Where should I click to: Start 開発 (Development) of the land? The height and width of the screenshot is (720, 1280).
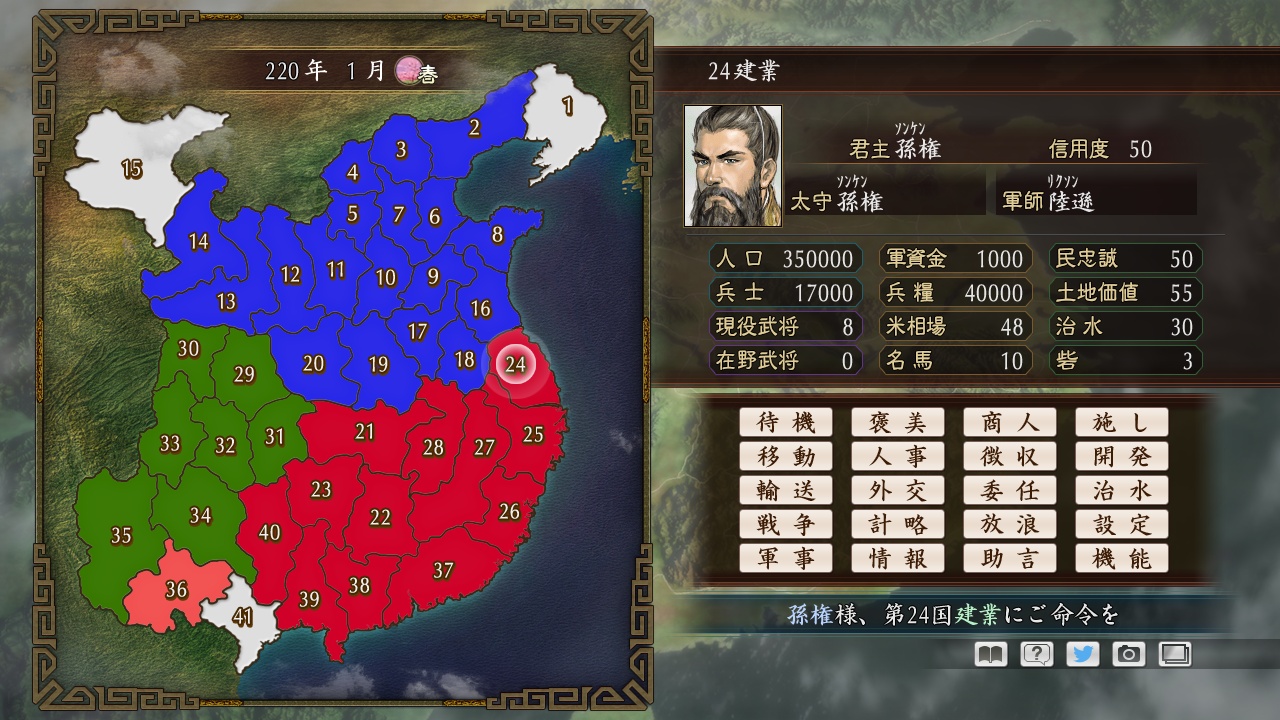point(1122,456)
